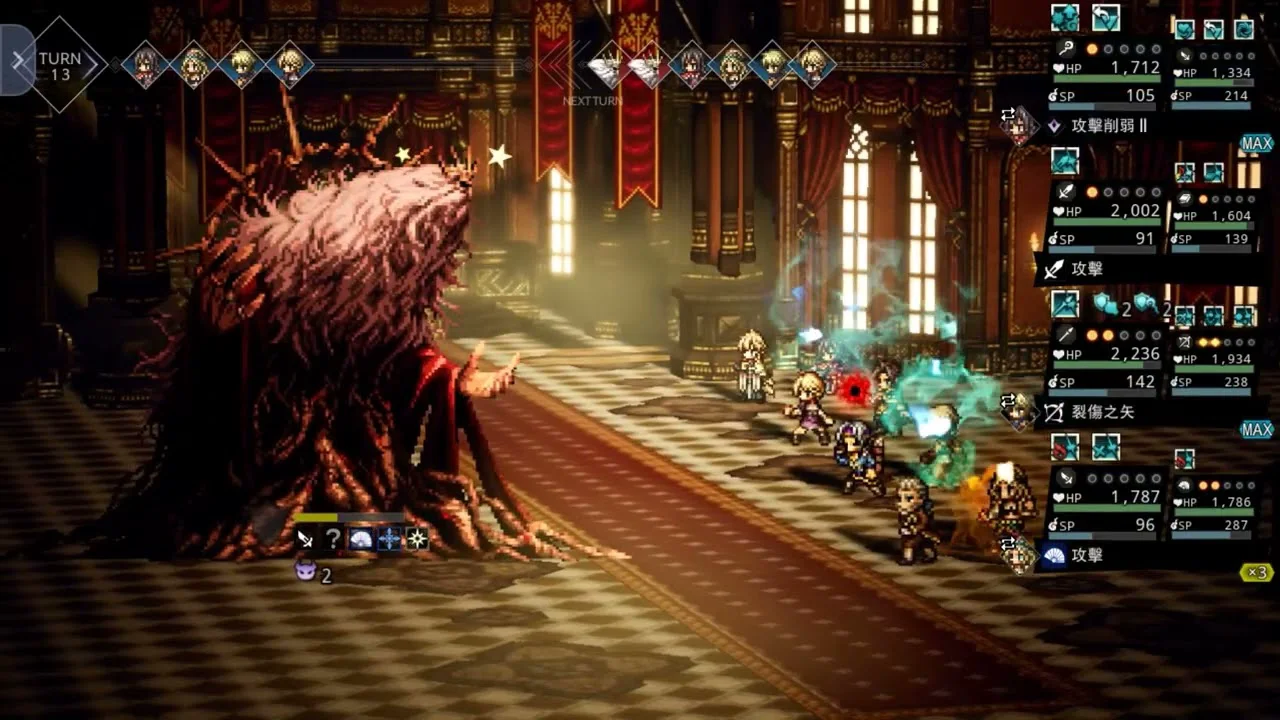Image resolution: width=1280 pixels, height=720 pixels.
Task: Select the 攻擊削弱II skill command
Action: 1110,126
